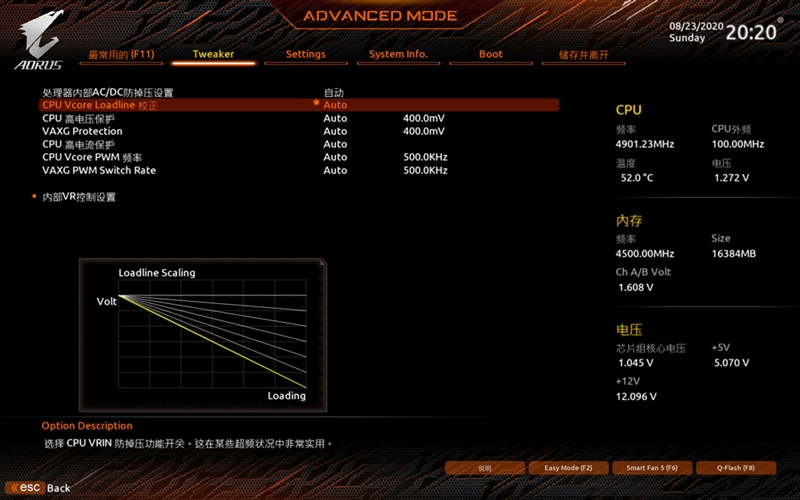Viewport: 800px width, 500px height.
Task: Choose the CPU Vcore PWM 频率 setting
Action: tap(92, 157)
